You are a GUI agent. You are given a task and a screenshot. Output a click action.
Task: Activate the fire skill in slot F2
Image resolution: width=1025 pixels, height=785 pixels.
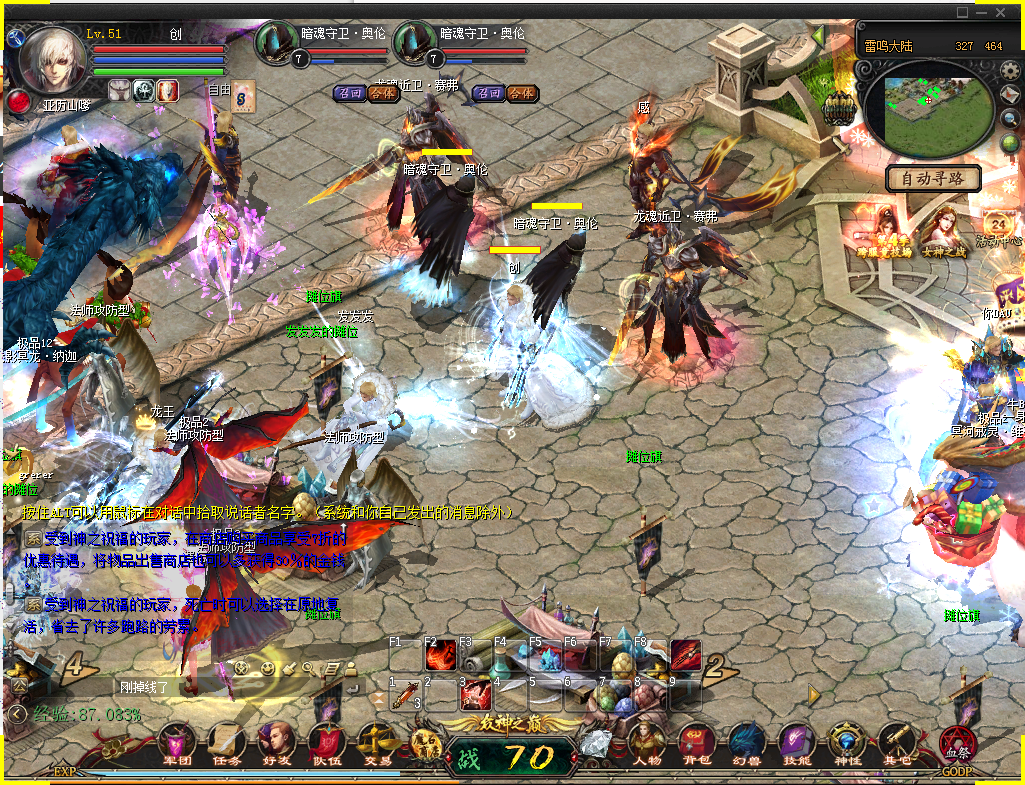440,655
